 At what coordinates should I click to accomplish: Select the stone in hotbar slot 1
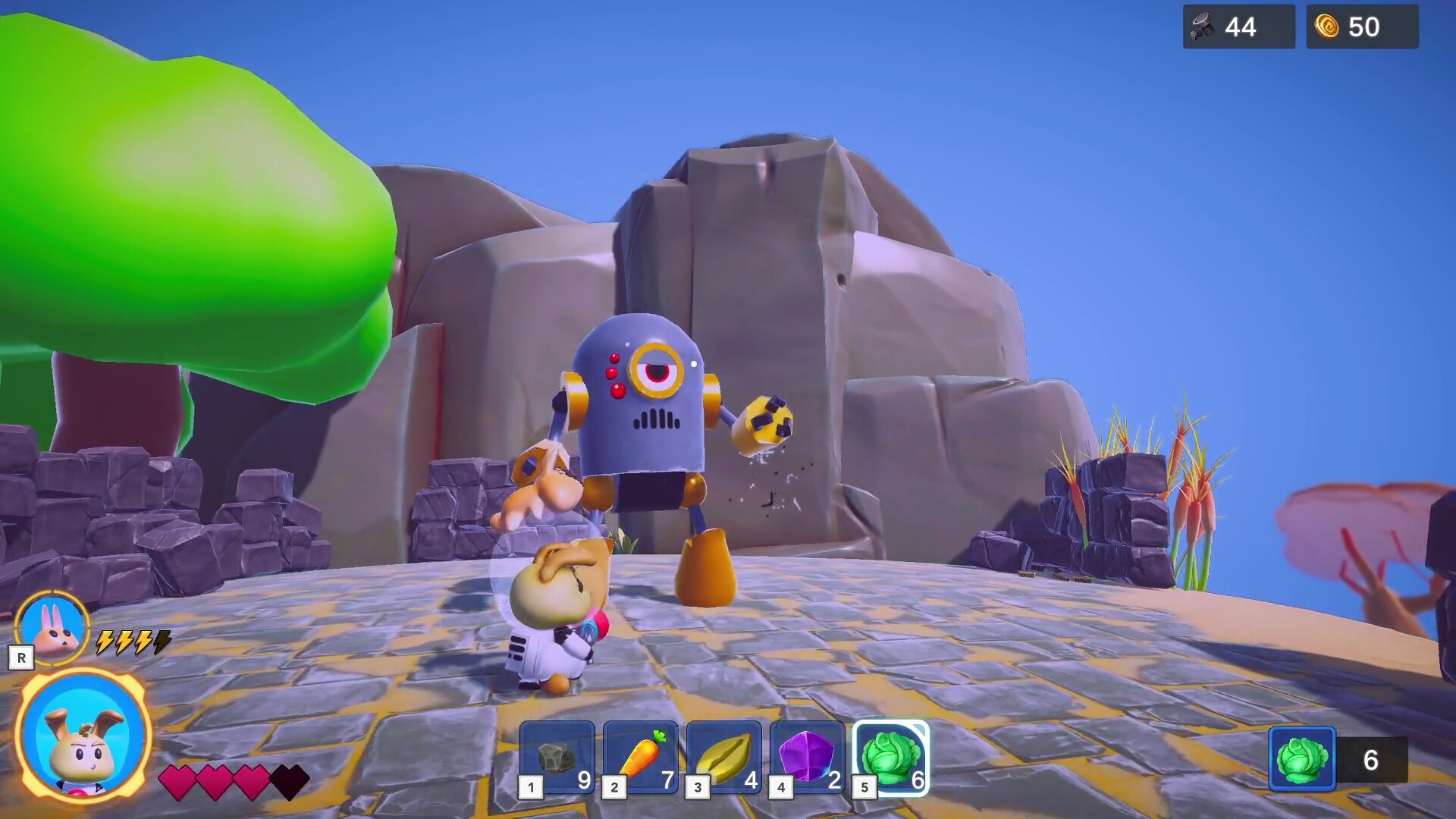tap(557, 757)
